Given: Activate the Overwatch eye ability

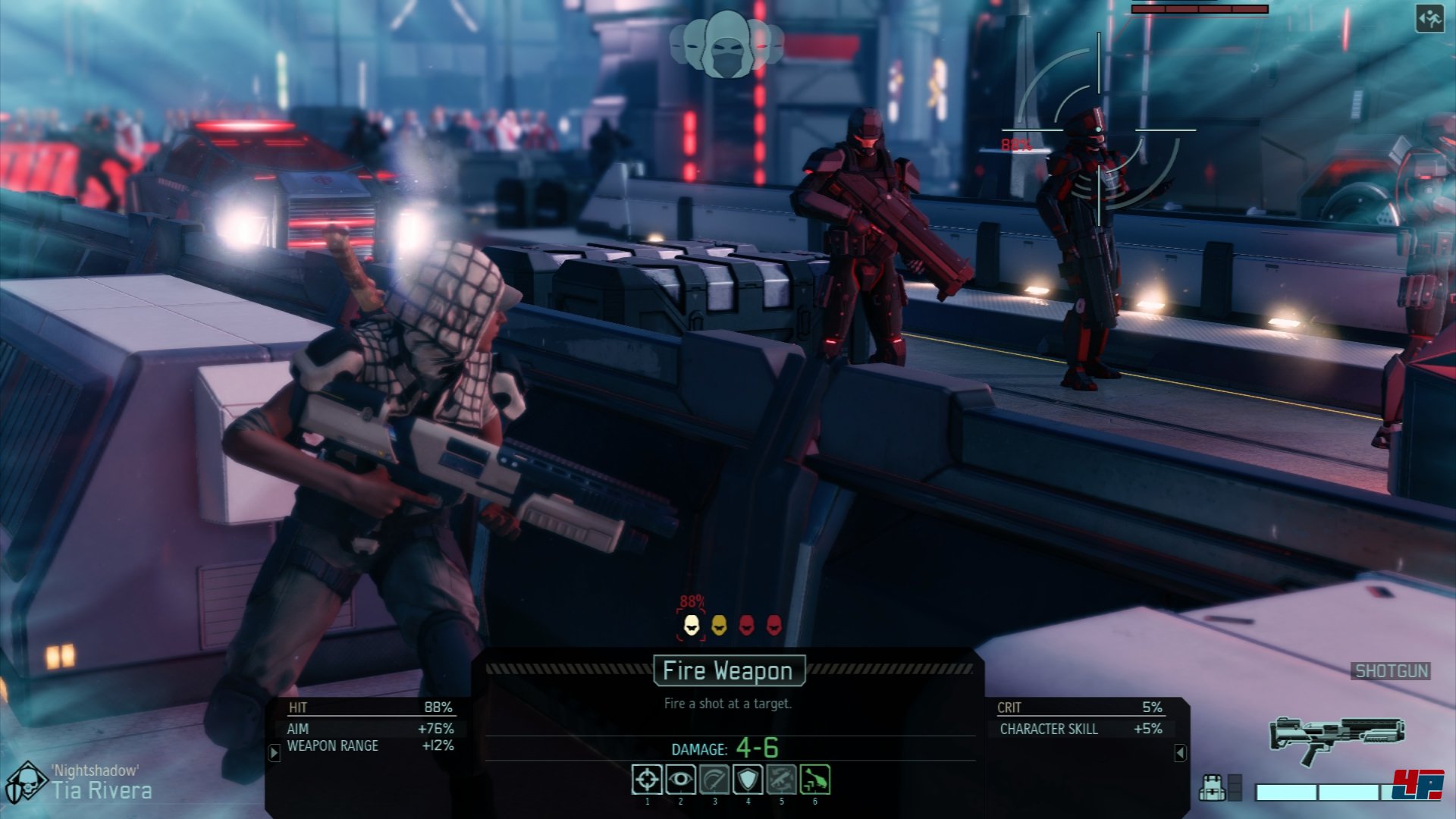Looking at the screenshot, I should coord(680,780).
